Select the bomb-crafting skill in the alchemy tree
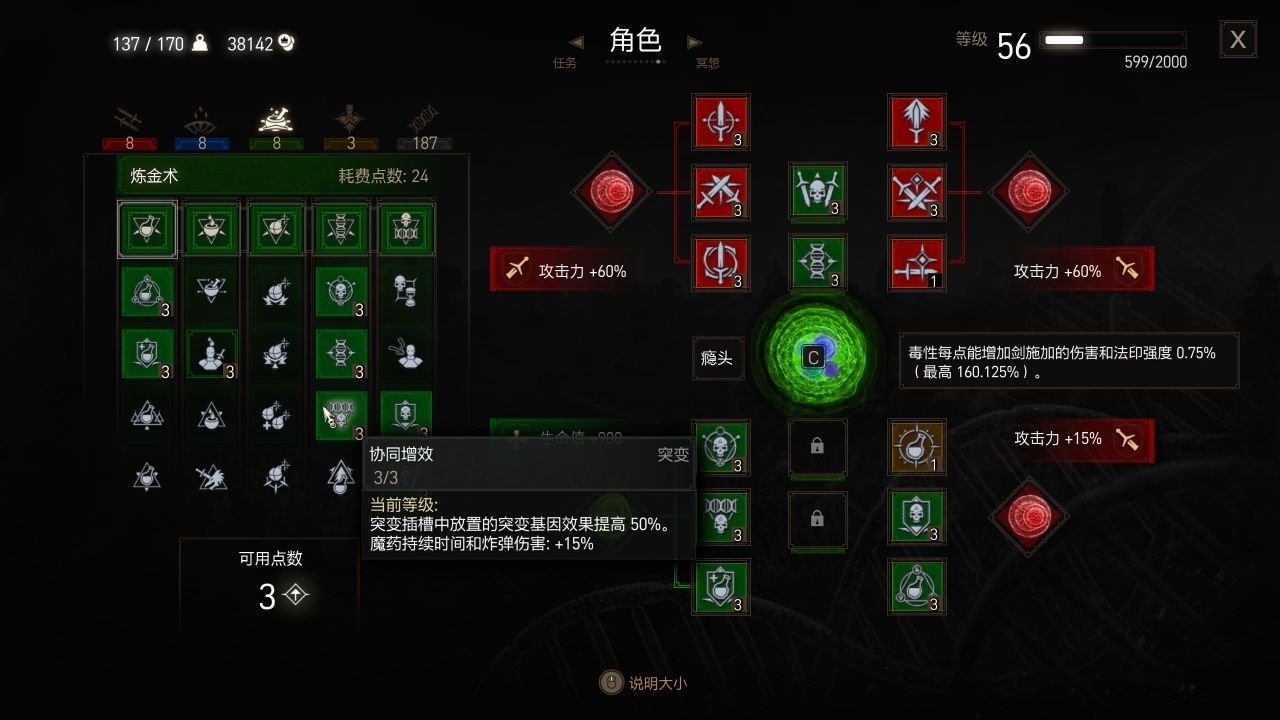Viewport: 1280px width, 720px height. (x=276, y=229)
